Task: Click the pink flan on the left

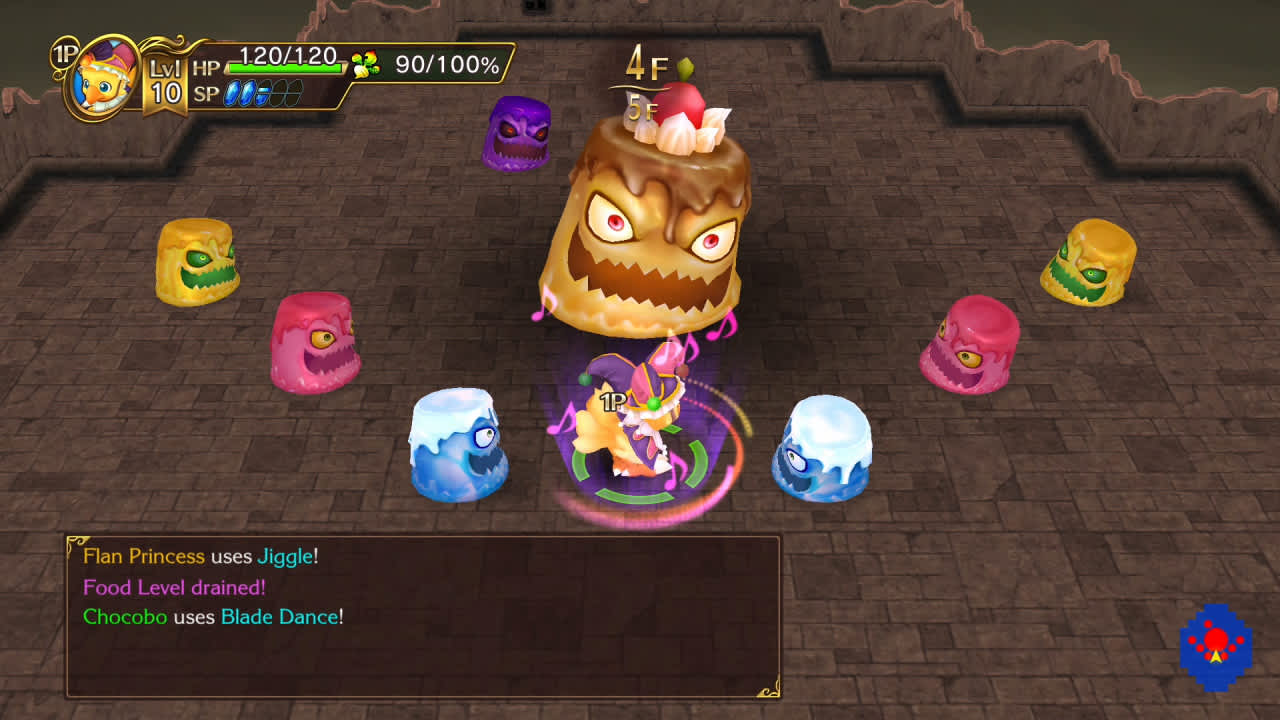Action: tap(313, 345)
